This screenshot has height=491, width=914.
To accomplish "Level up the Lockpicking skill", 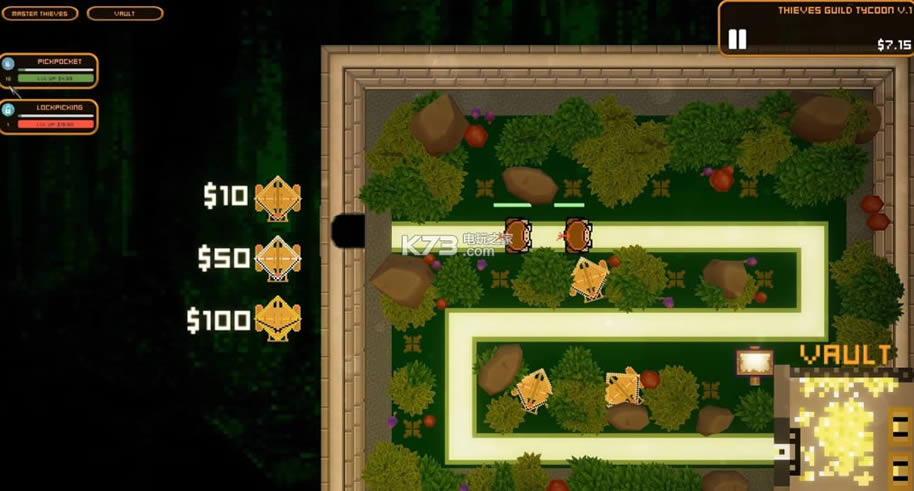I will (x=55, y=124).
